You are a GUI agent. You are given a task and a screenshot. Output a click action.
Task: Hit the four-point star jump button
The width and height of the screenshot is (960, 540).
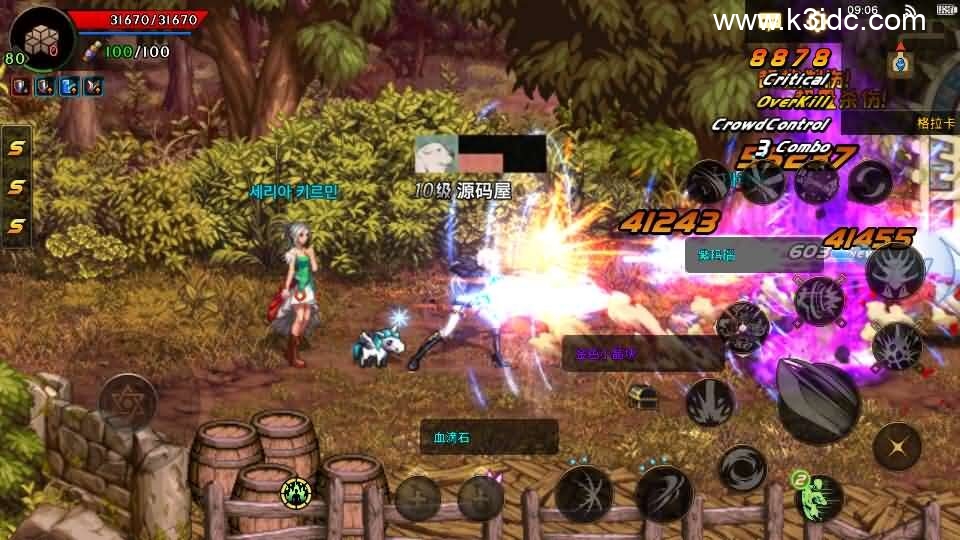[x=897, y=446]
